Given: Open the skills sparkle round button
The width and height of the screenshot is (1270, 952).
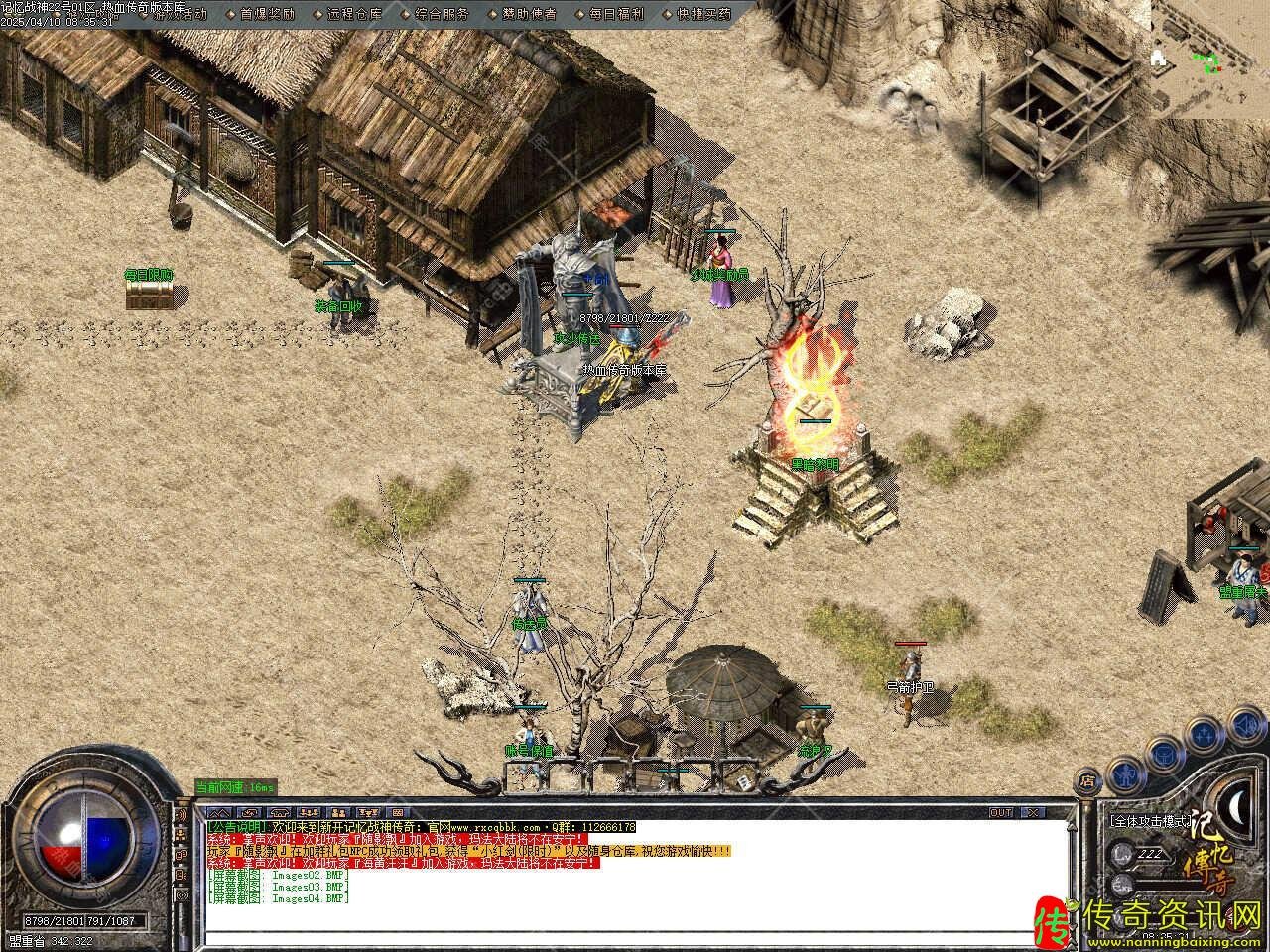Looking at the screenshot, I should (1203, 736).
